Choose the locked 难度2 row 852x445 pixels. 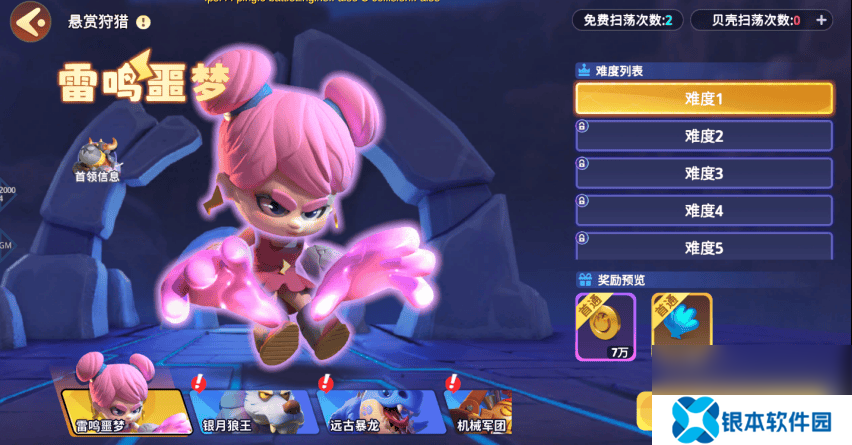pos(704,136)
